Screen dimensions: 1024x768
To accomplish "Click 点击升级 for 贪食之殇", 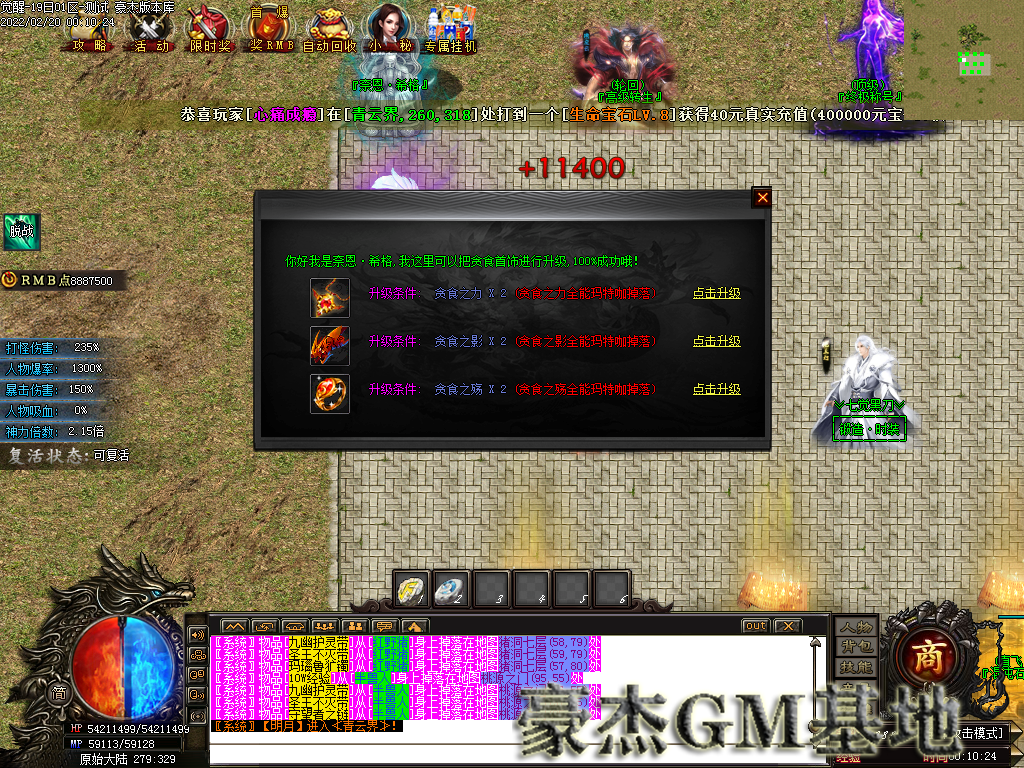I will pos(717,390).
